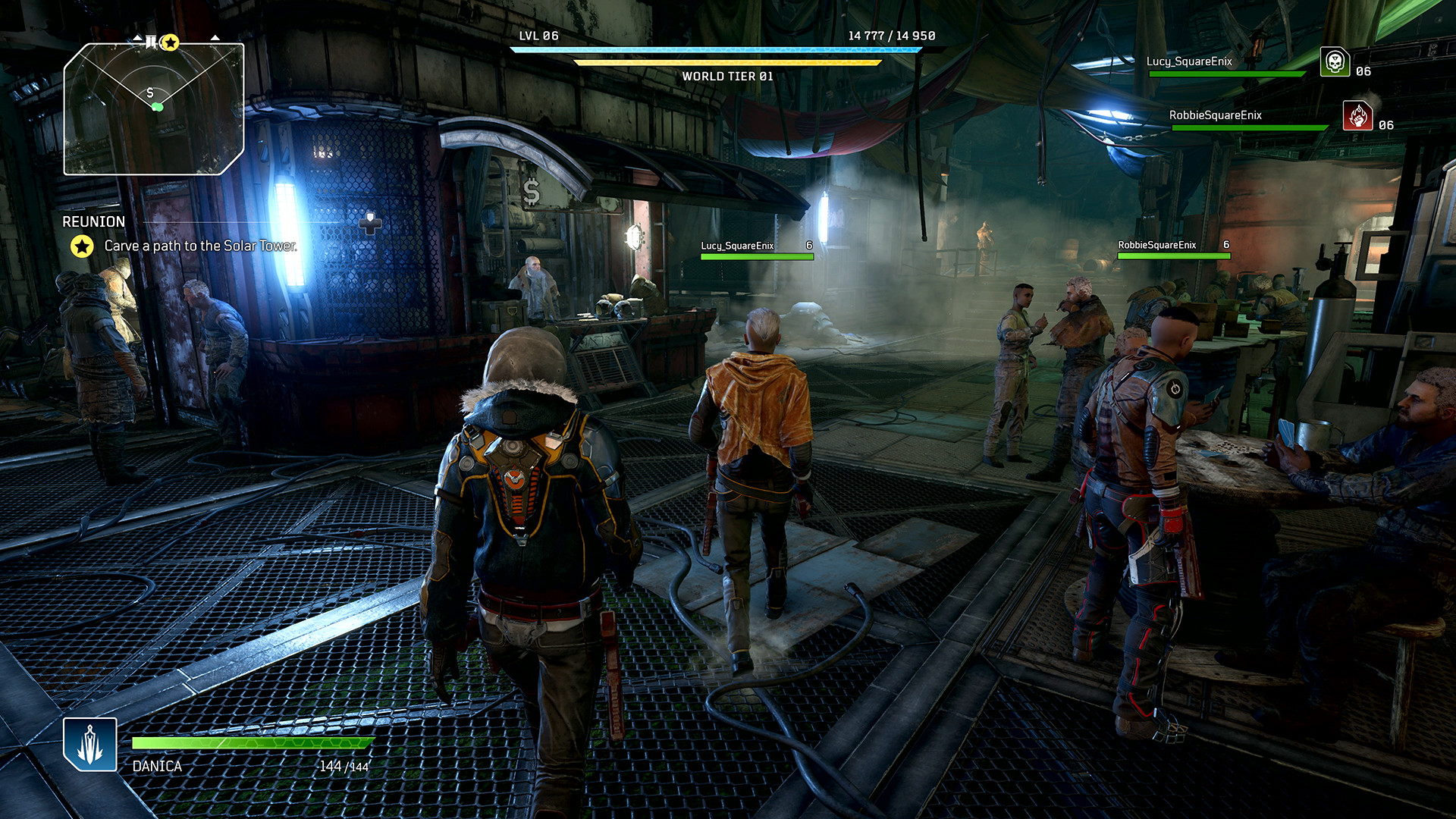1456x819 pixels.
Task: Choose Lucy_SquareEnix in the party list
Action: [x=1189, y=61]
